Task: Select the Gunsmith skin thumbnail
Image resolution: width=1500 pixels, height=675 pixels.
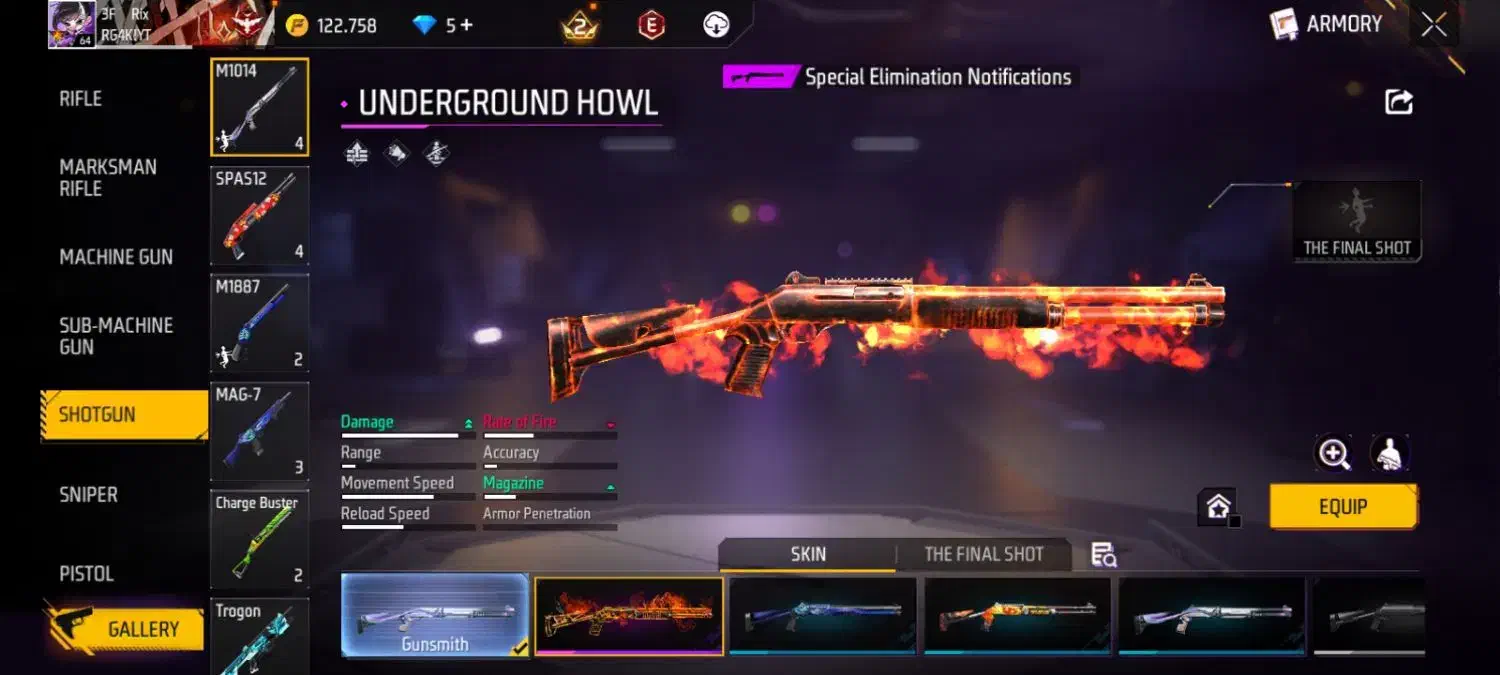Action: pos(435,616)
